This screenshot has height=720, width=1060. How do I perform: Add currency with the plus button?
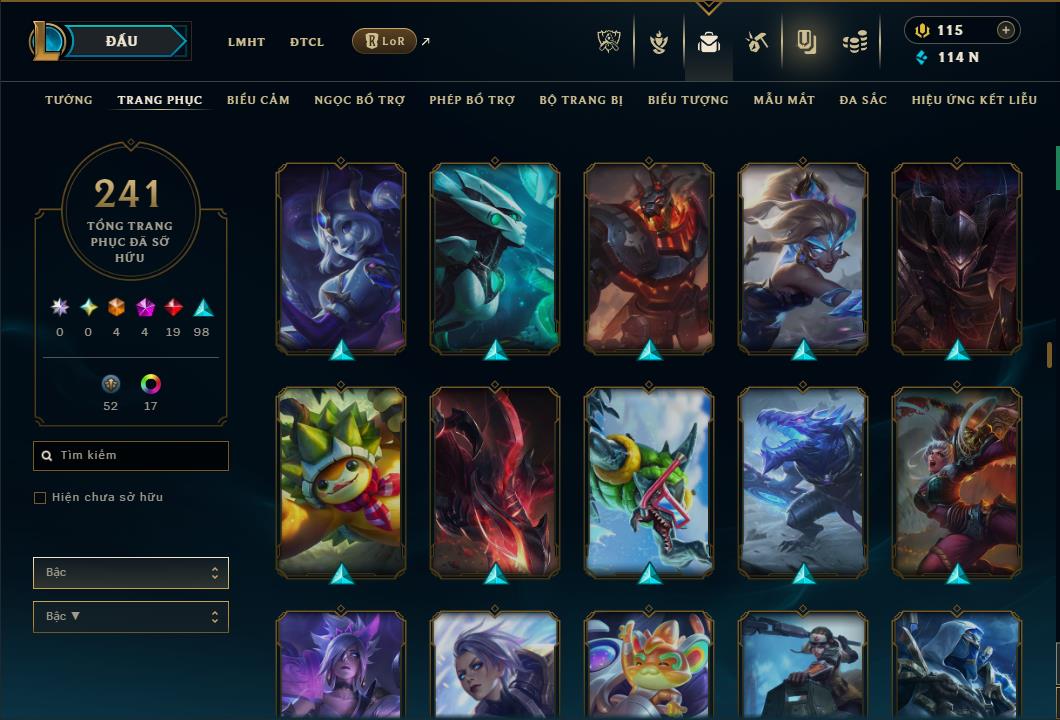1006,30
